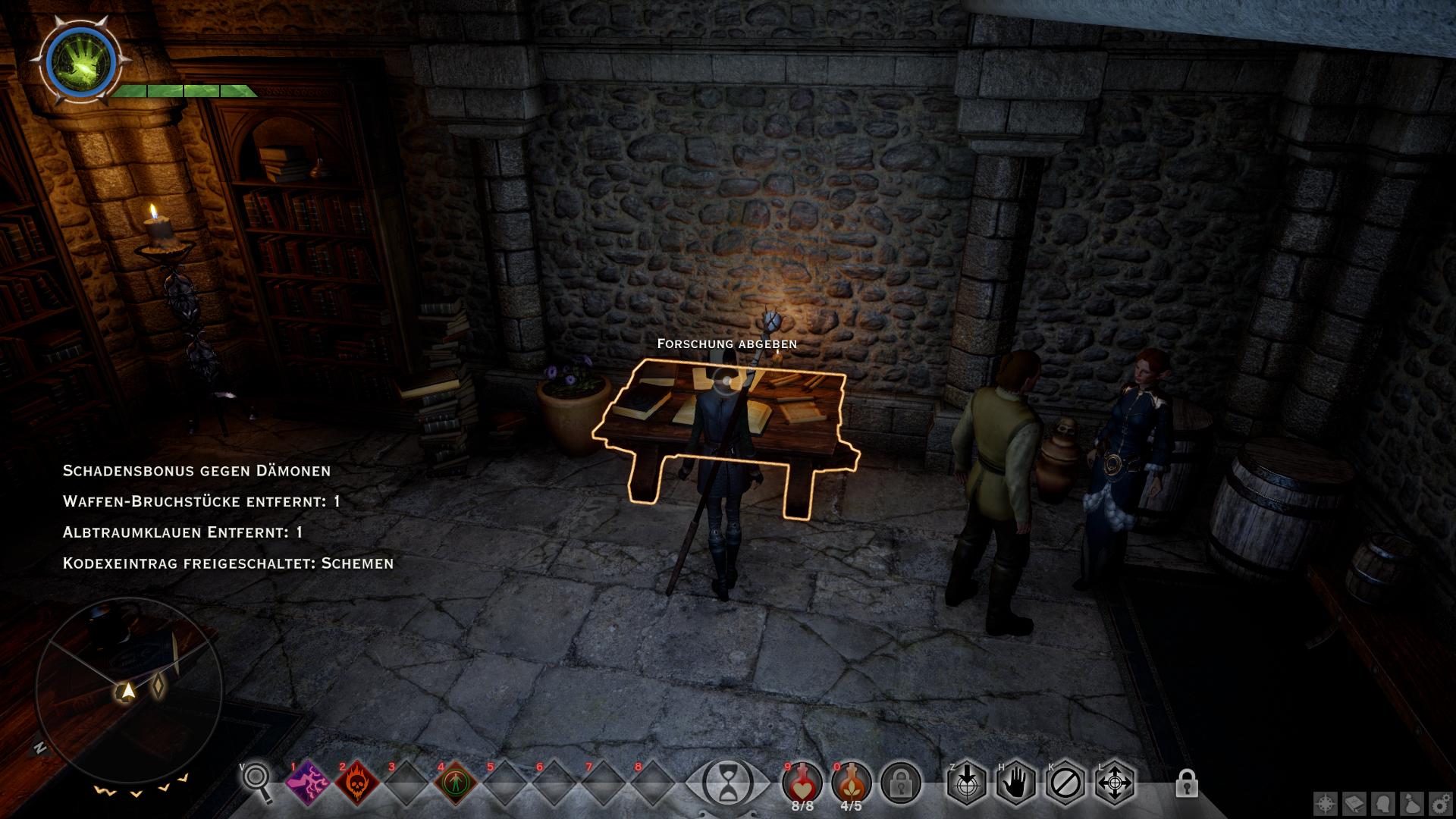Image resolution: width=1456 pixels, height=819 pixels.
Task: Cast the purple lightning ability
Action: [x=309, y=783]
